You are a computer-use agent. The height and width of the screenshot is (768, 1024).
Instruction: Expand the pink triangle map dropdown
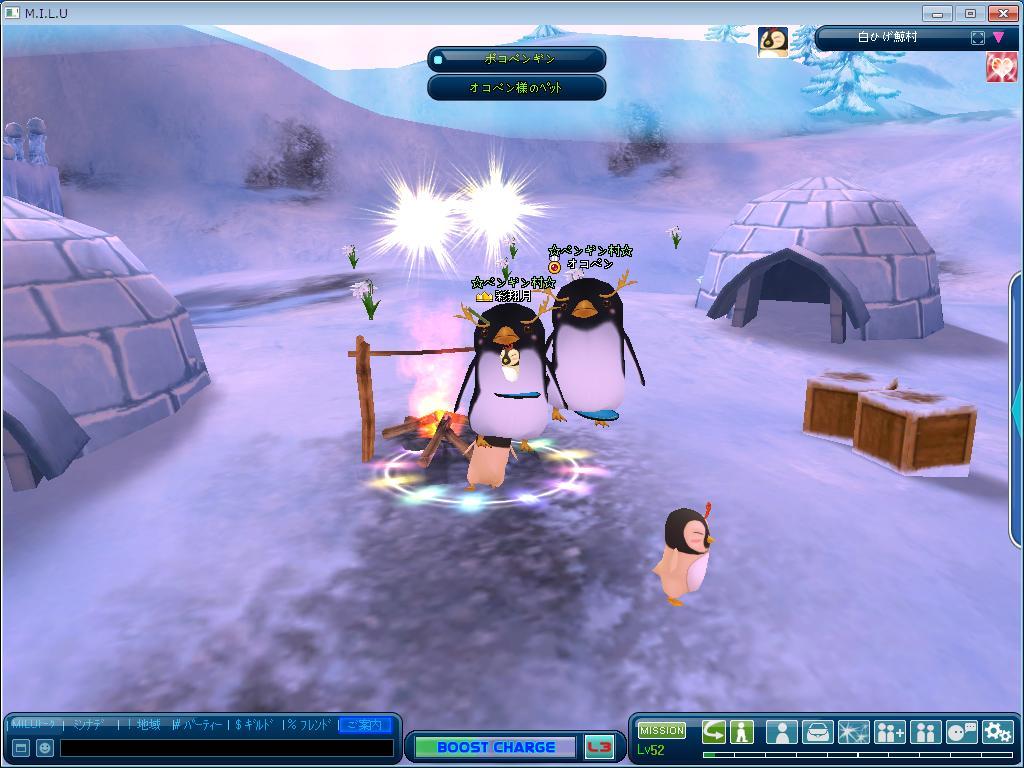(998, 38)
